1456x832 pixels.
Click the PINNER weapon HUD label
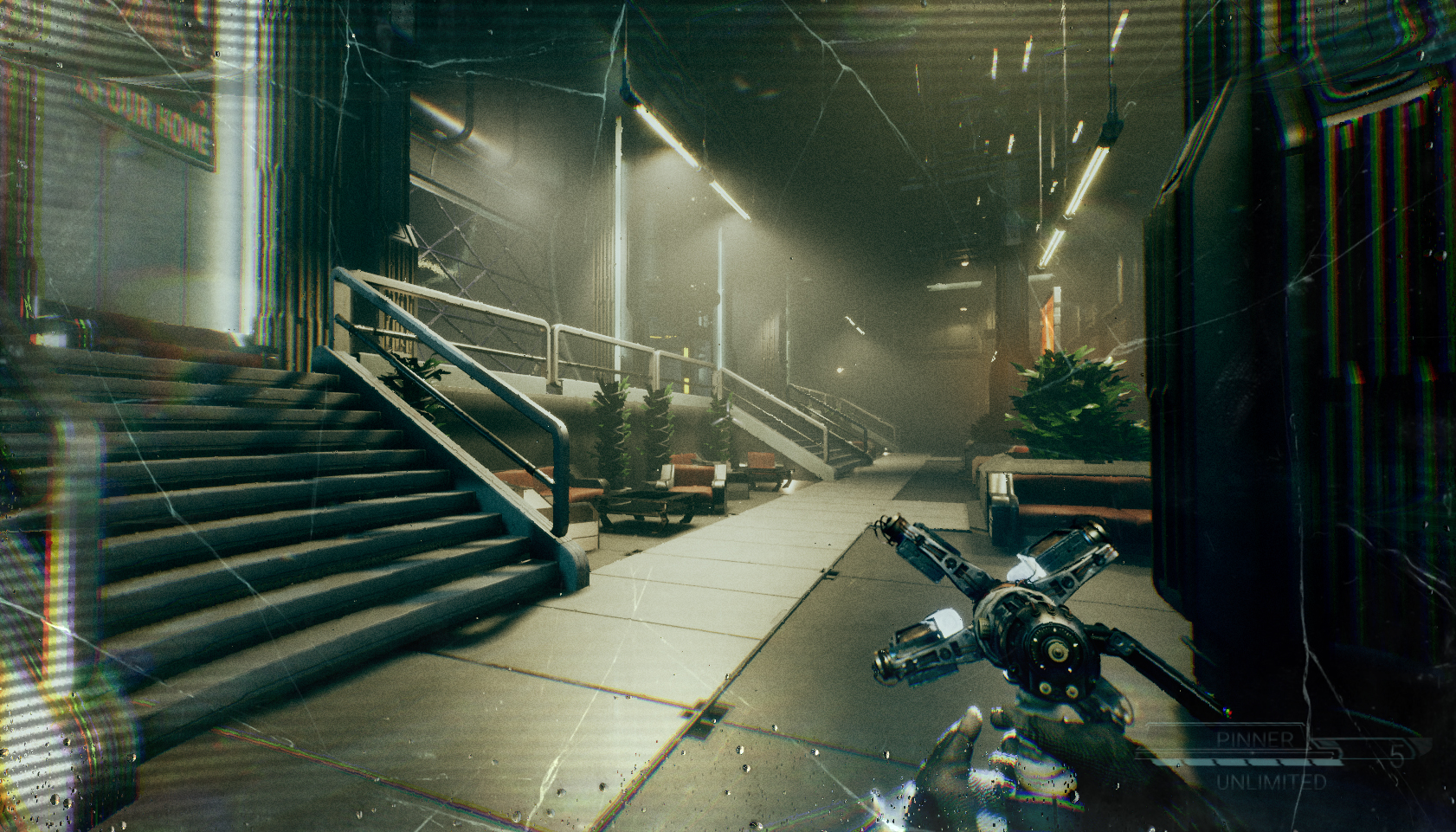1256,738
